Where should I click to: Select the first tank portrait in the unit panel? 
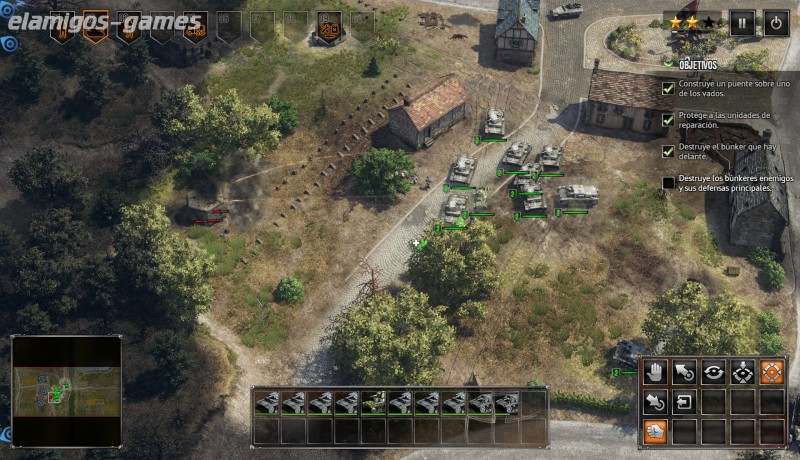pyautogui.click(x=267, y=403)
